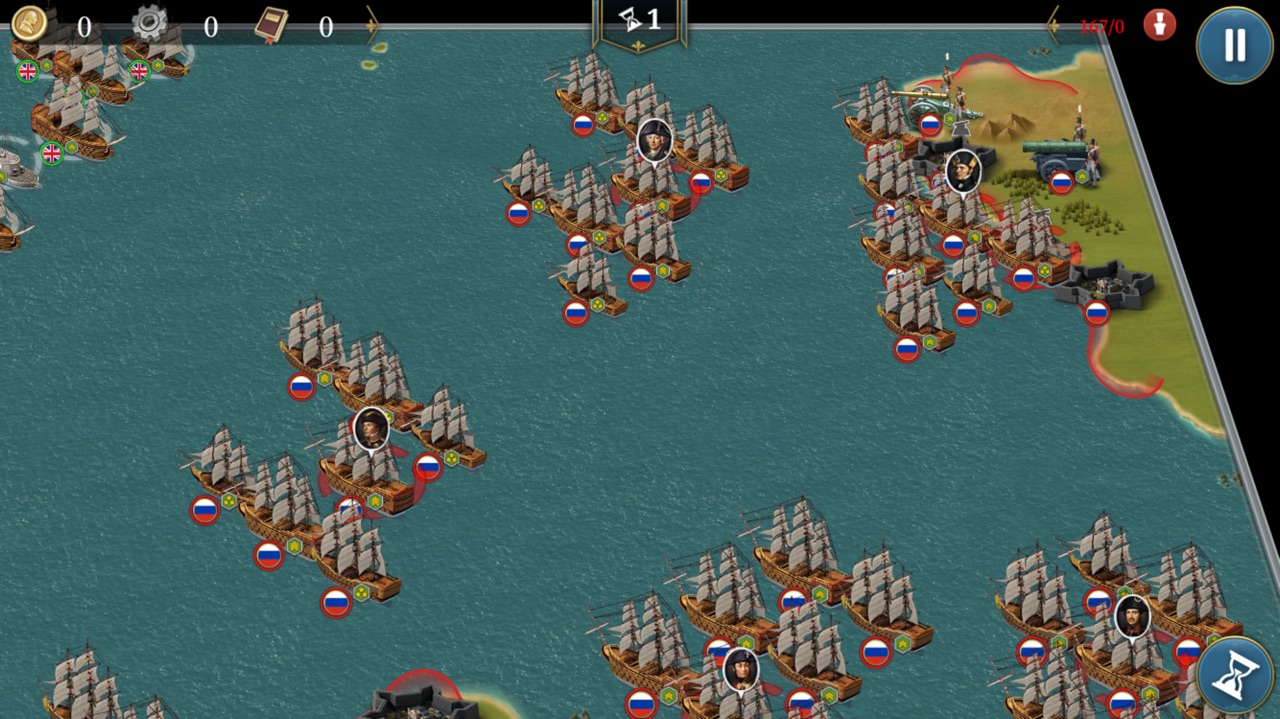End the turn with the hourglass button

tap(1235, 676)
